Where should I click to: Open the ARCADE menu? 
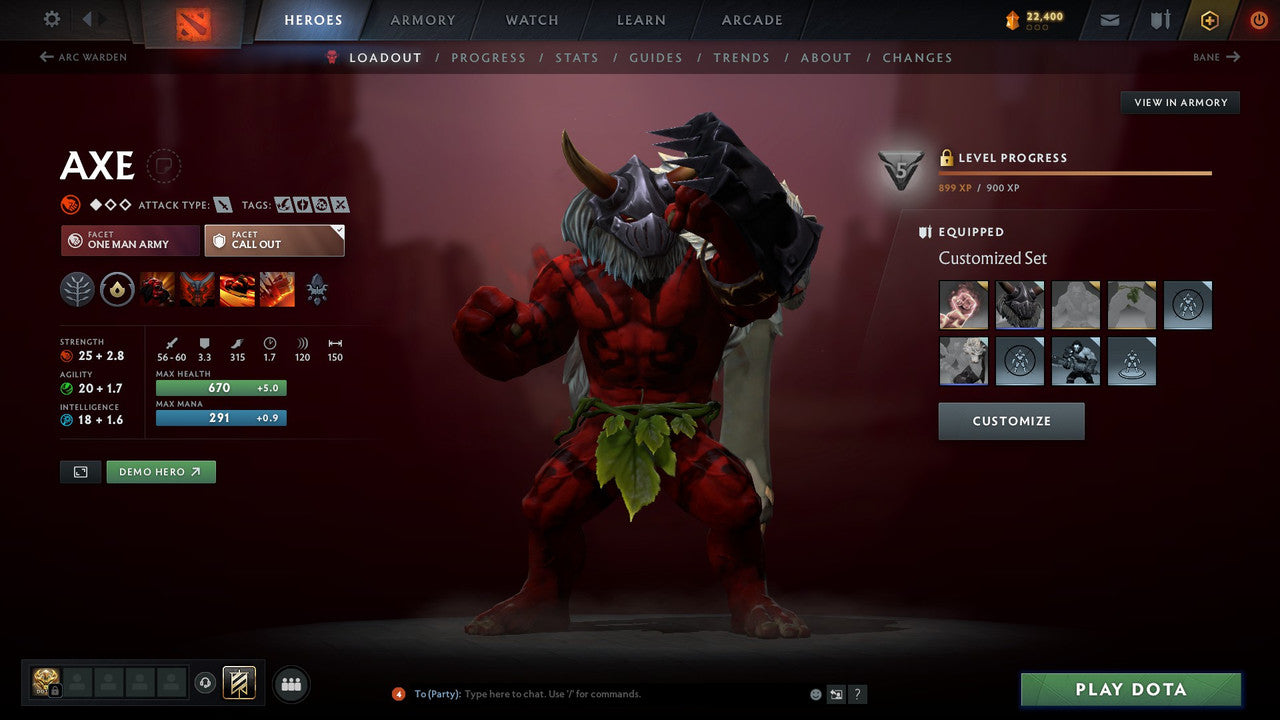(751, 20)
